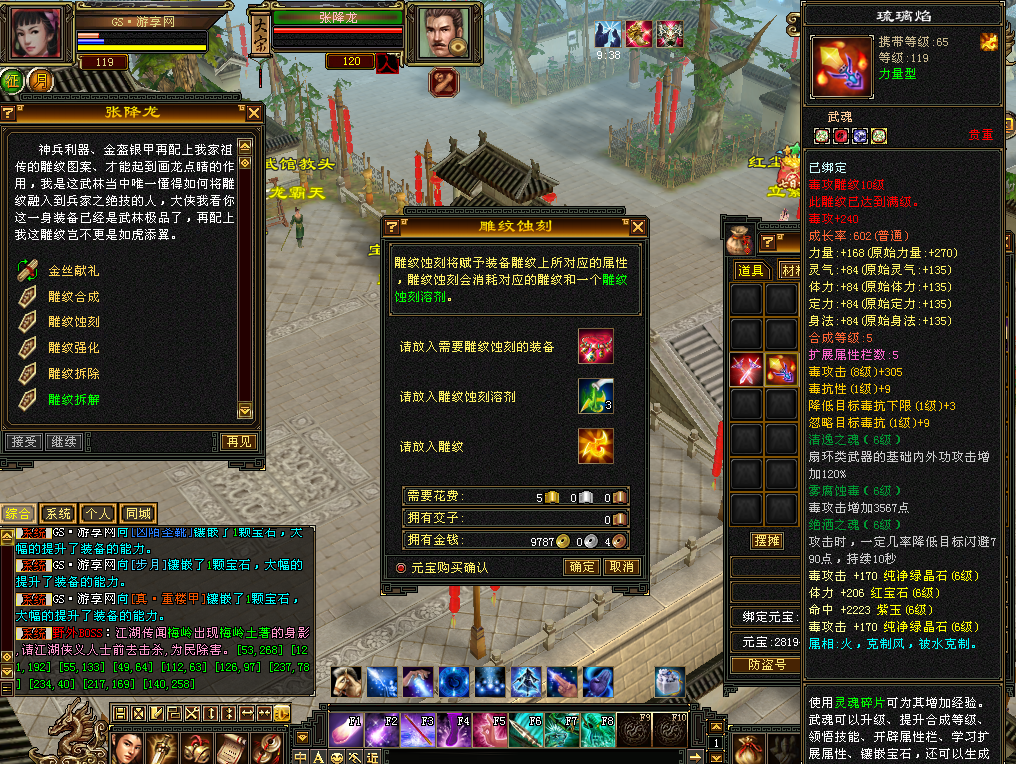The image size is (1016, 764).
Task: Choose the 雕纹强化 option
Action: pyautogui.click(x=73, y=348)
